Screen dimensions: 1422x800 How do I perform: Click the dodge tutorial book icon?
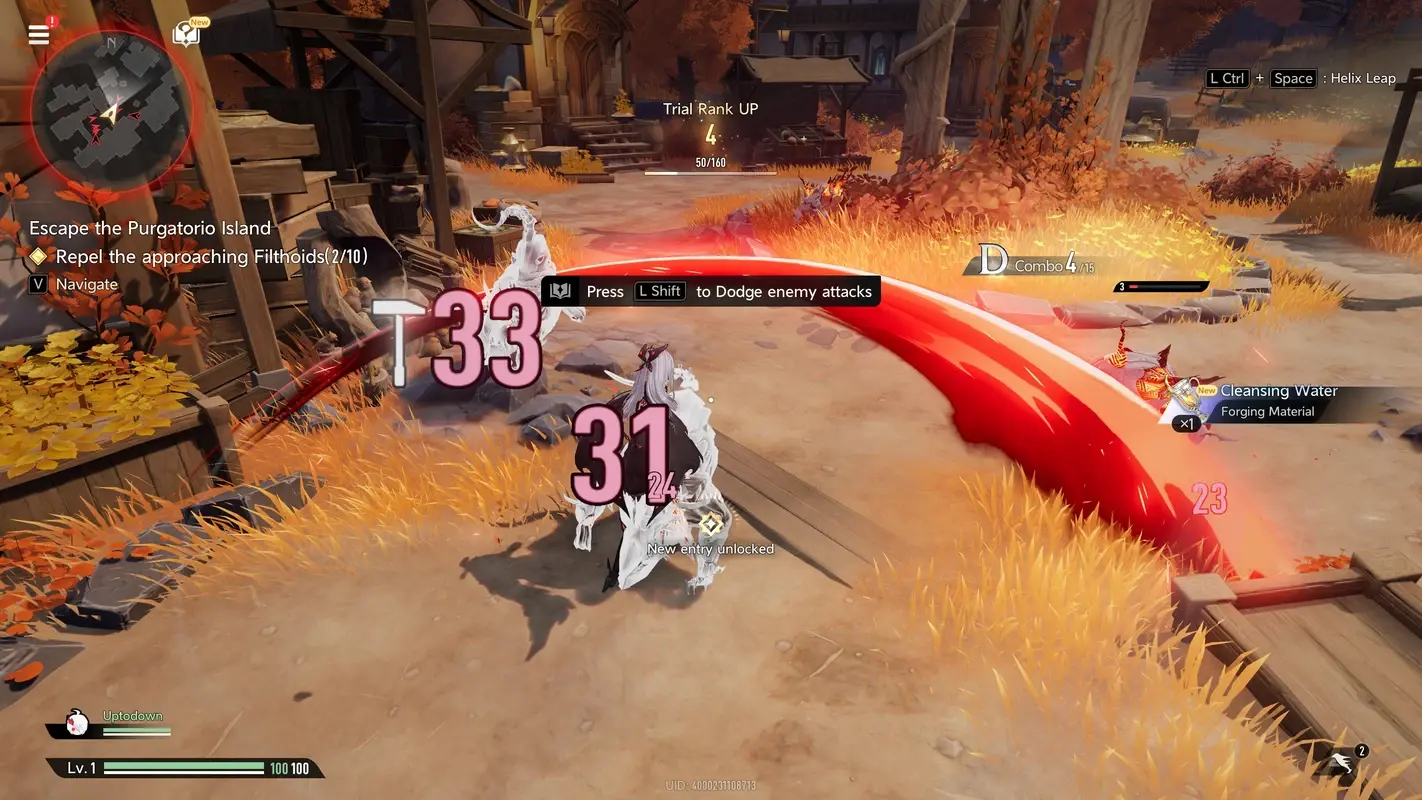[x=560, y=291]
